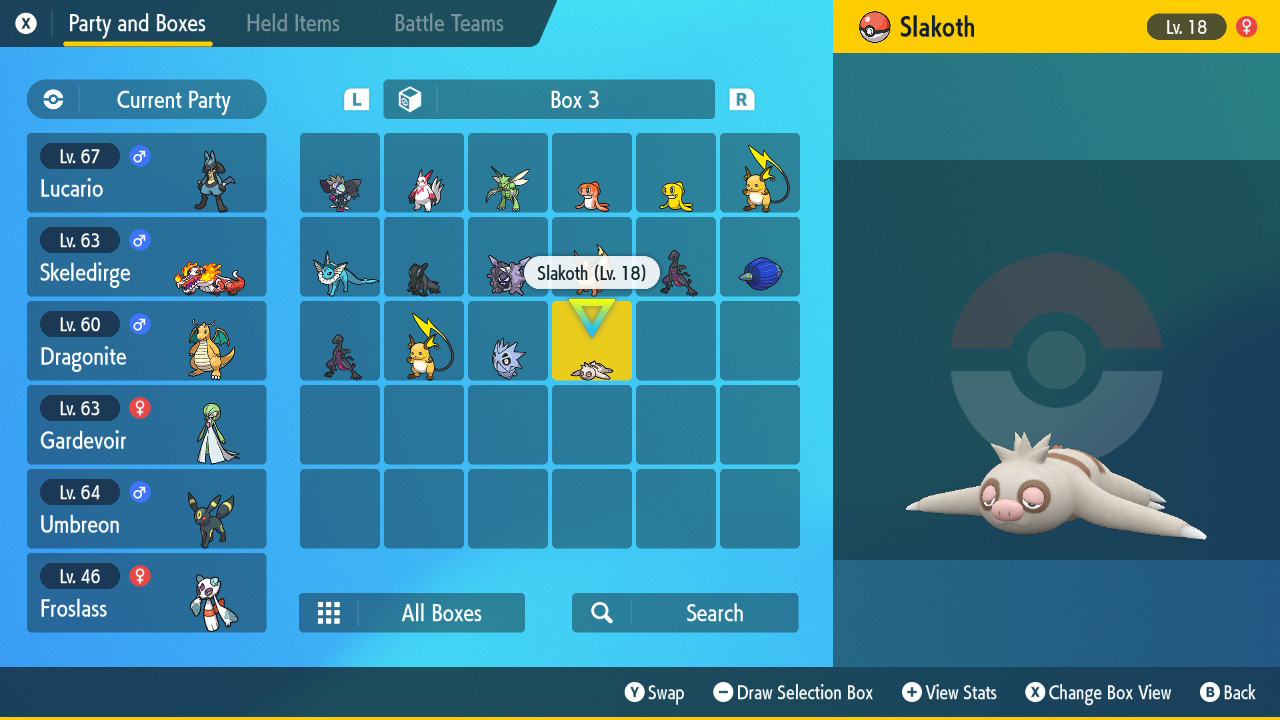Screen dimensions: 1280x720
Task: Click the L icon to view previous box
Action: [x=354, y=99]
